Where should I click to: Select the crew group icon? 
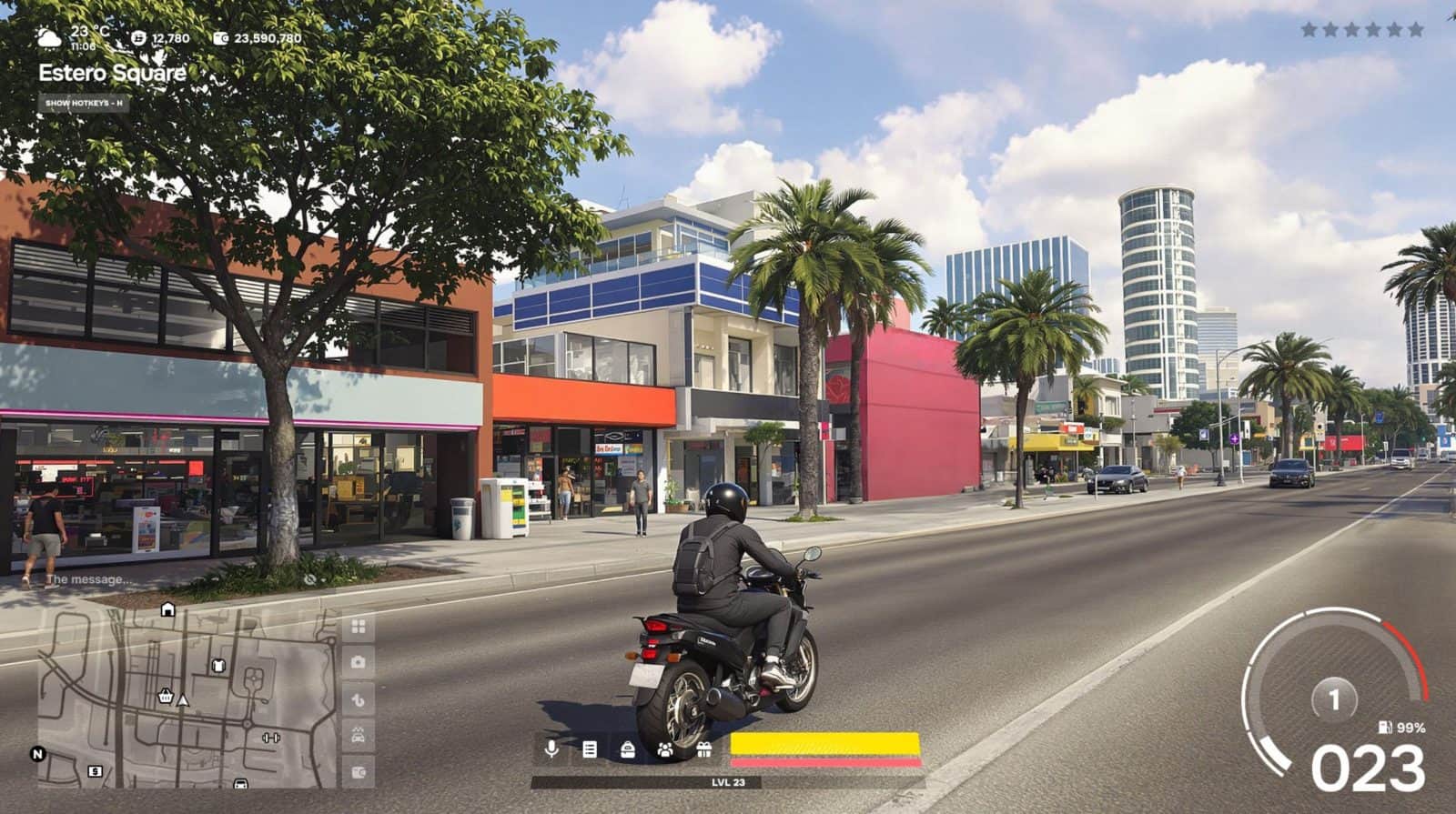coord(665,749)
